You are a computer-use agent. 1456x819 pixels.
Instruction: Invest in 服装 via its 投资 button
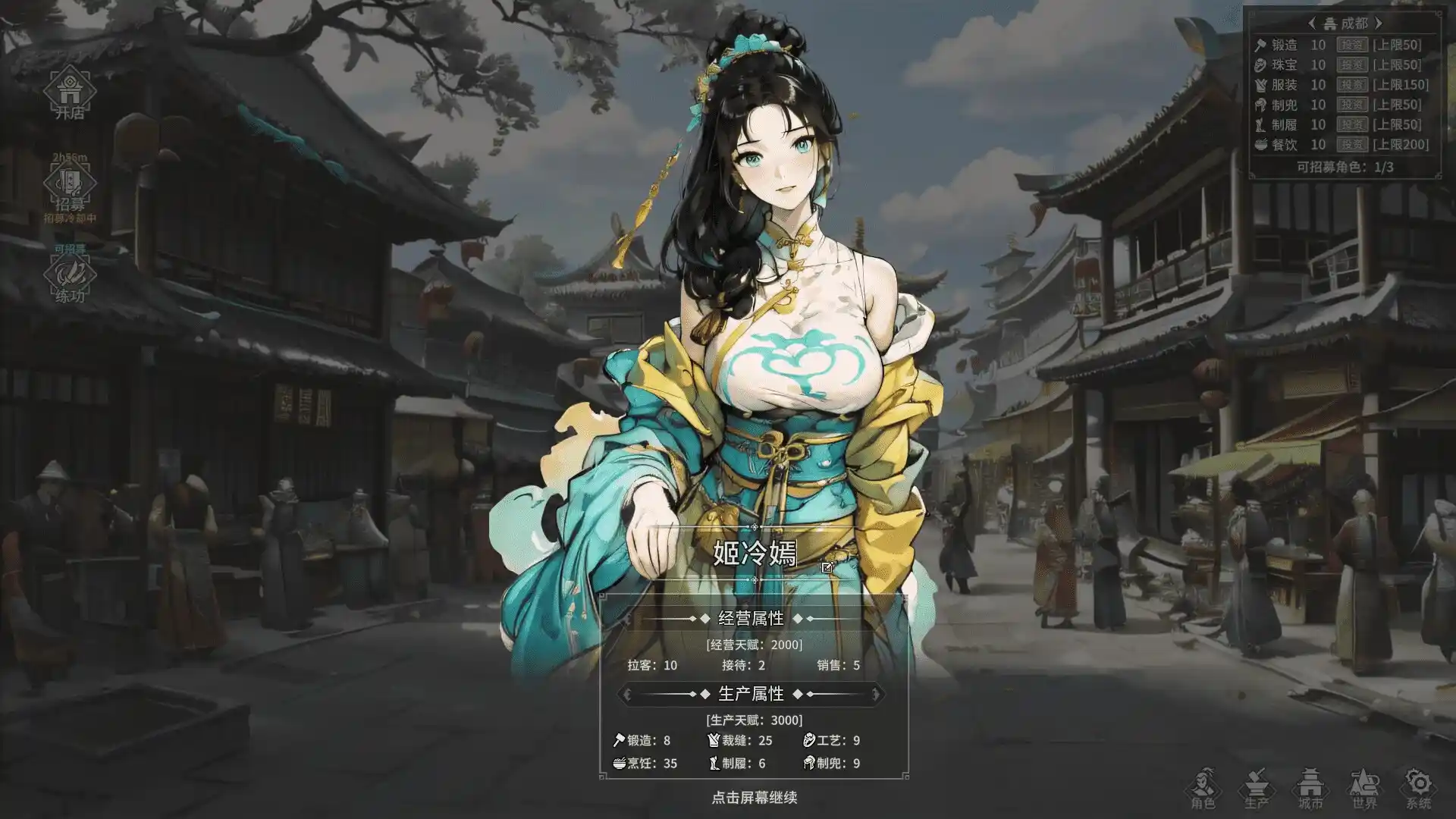pos(1353,86)
